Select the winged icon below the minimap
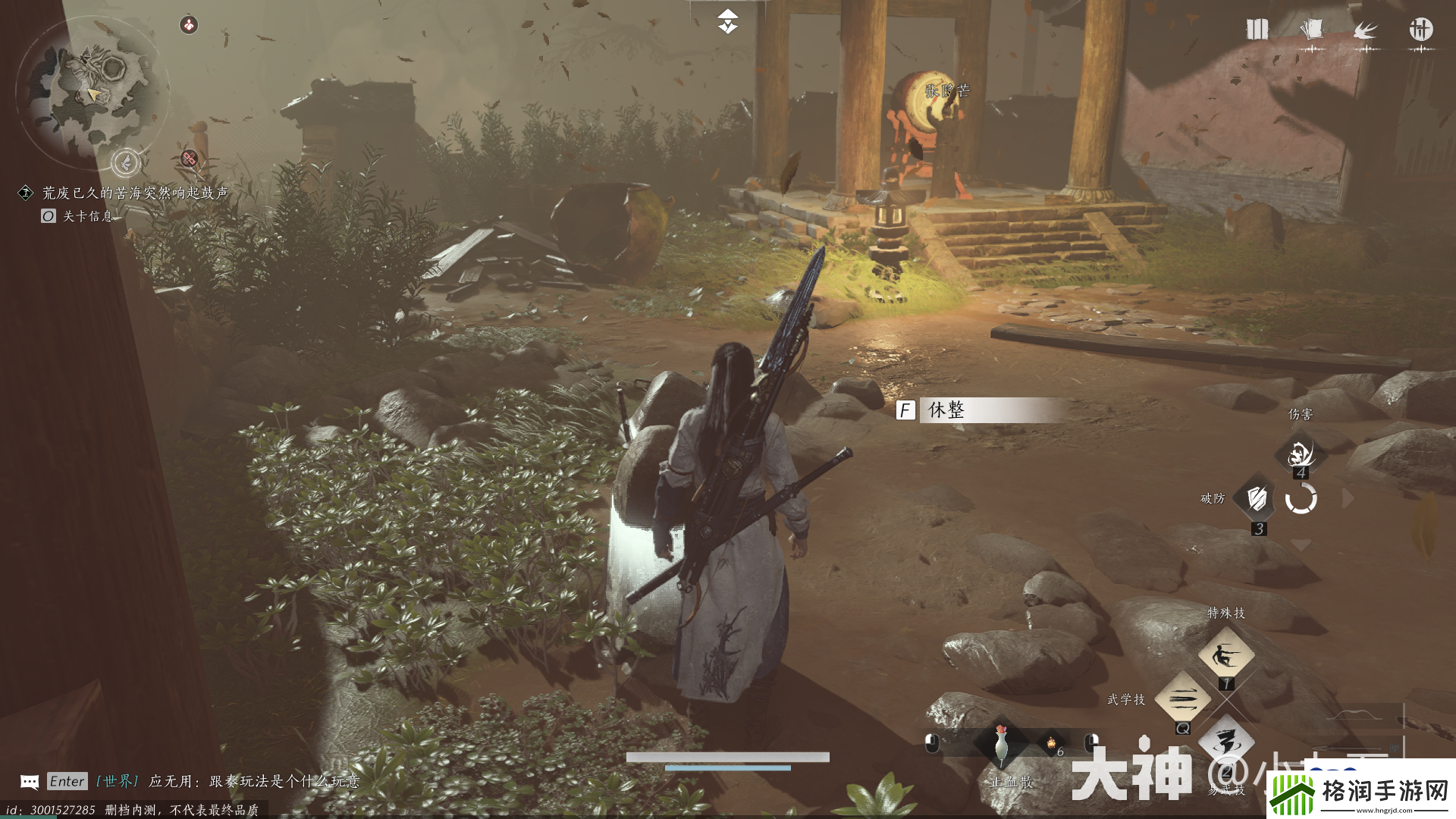 (x=126, y=162)
